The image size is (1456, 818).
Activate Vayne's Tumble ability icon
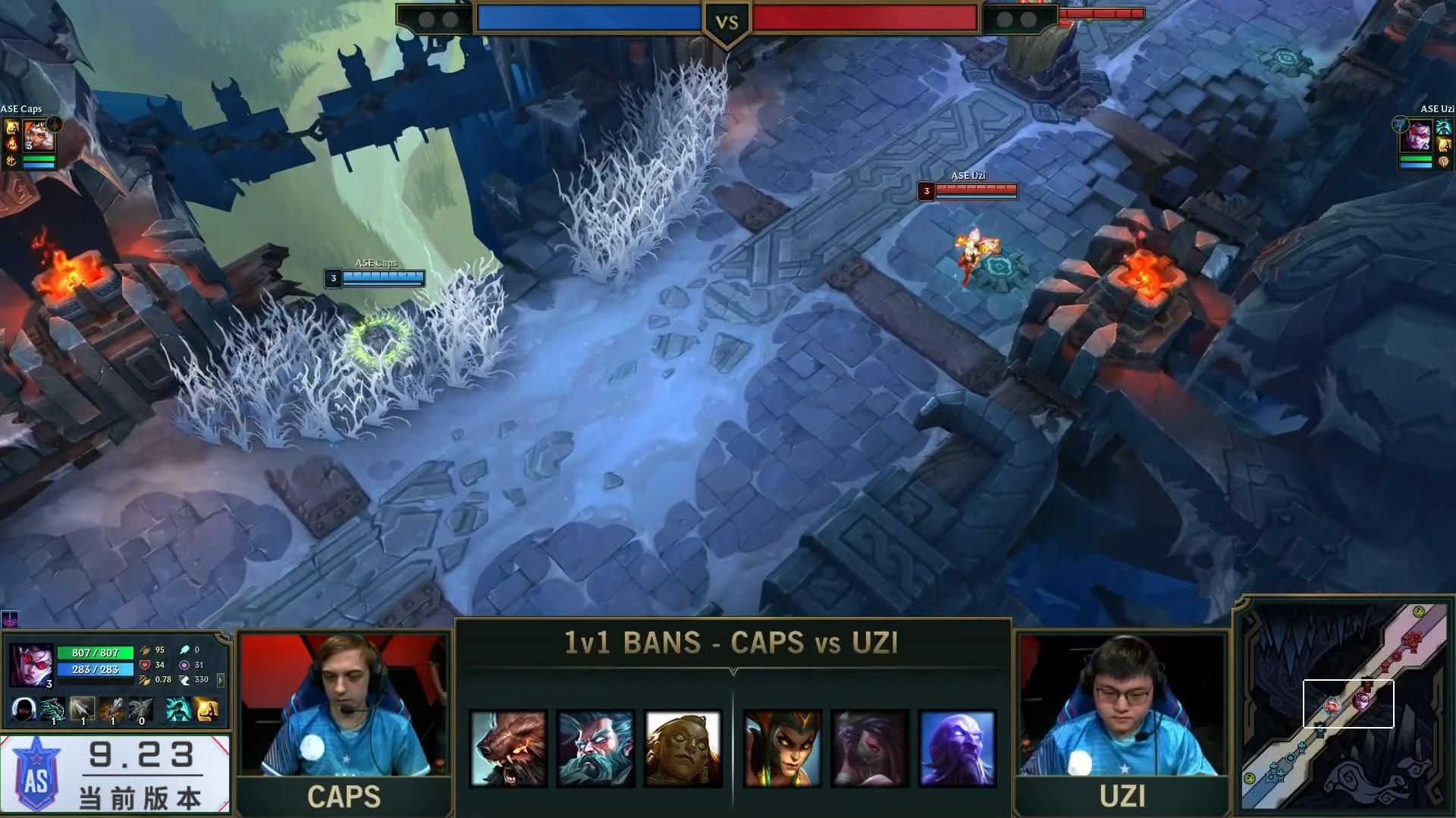53,710
